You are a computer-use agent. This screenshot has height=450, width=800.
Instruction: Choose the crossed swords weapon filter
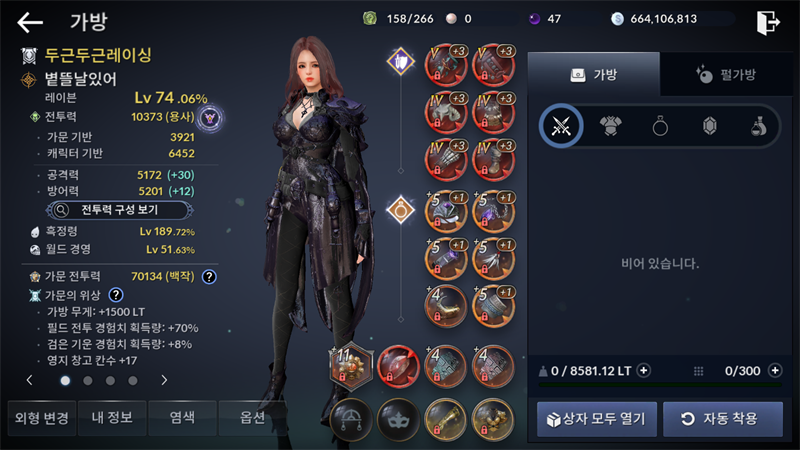pos(561,125)
